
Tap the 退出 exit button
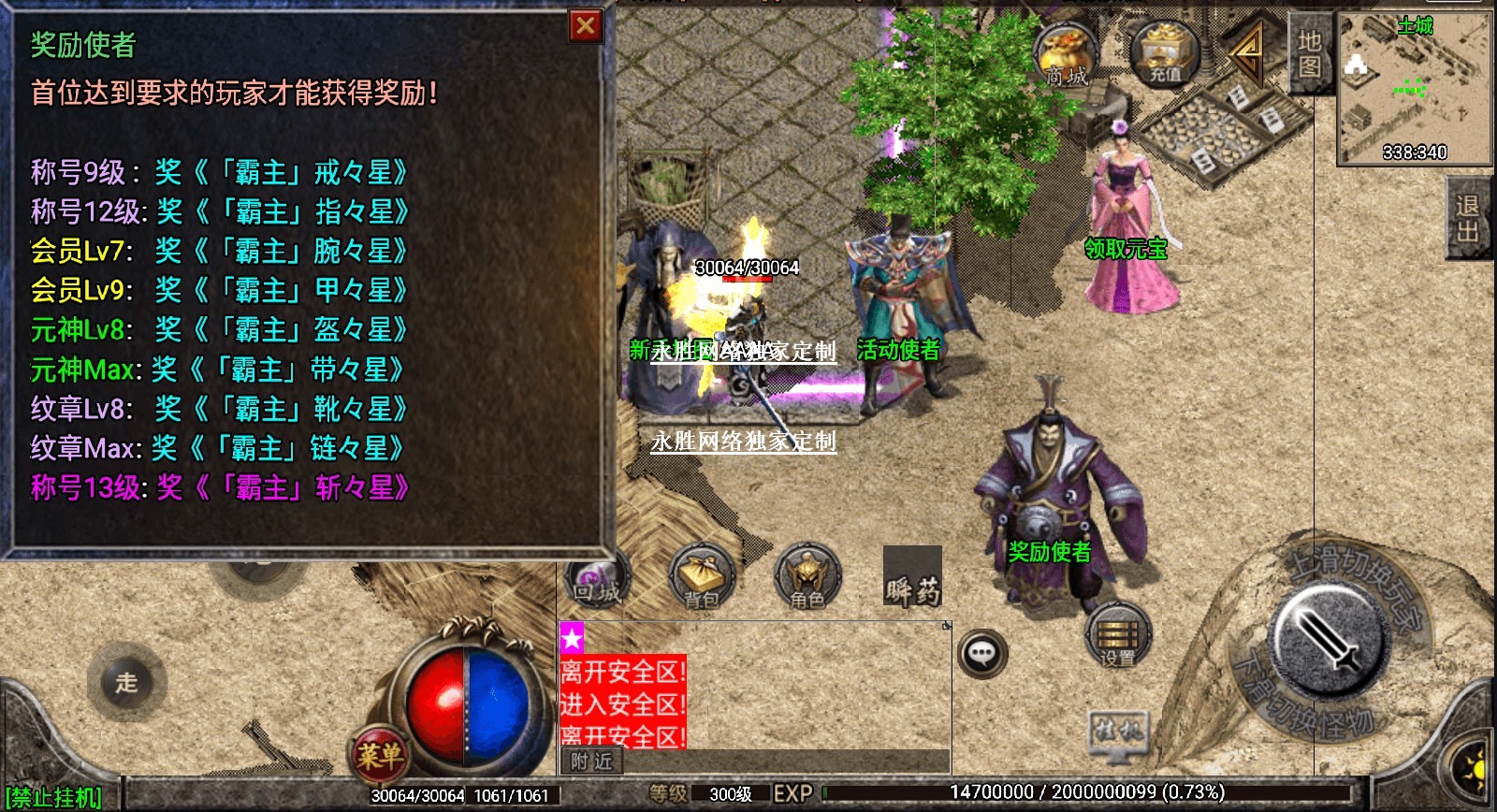coord(1467,219)
